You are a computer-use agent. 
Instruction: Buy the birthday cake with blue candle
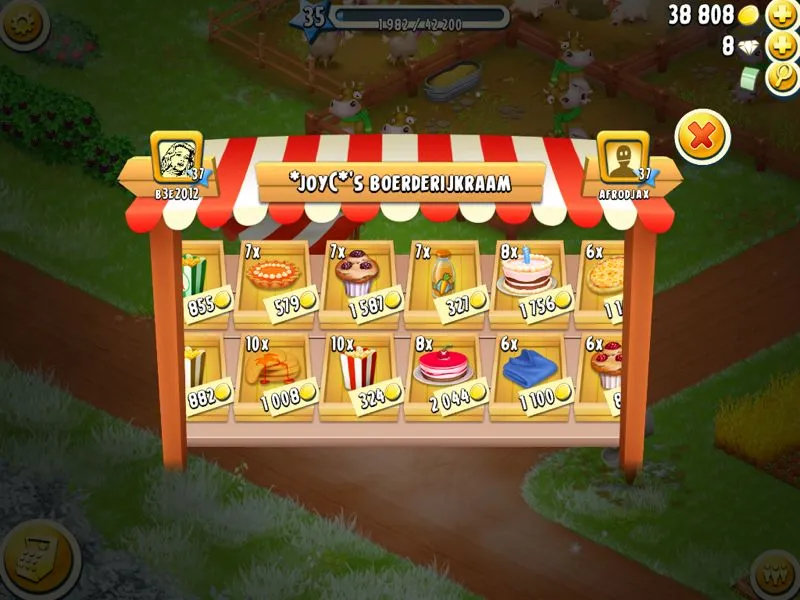click(530, 283)
